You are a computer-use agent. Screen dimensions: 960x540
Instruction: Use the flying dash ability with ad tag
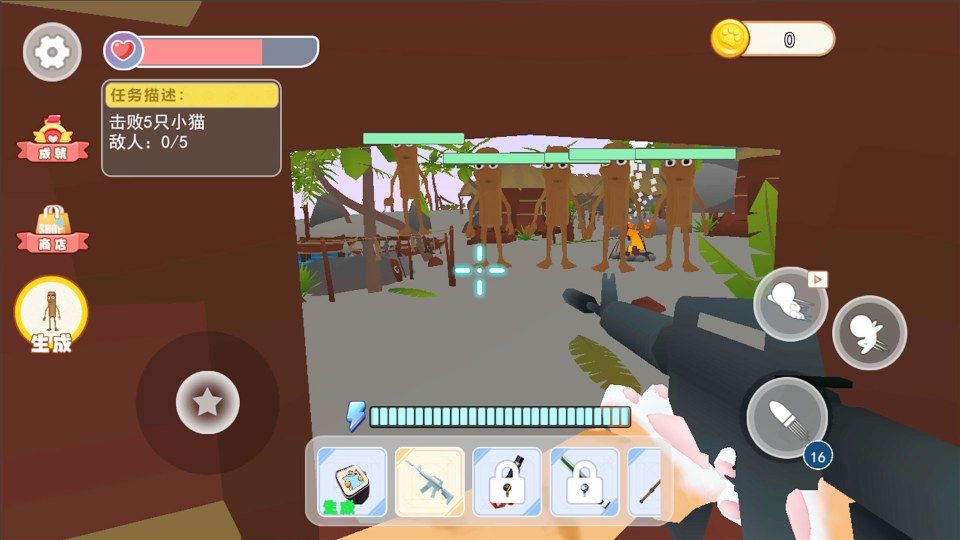coord(790,304)
